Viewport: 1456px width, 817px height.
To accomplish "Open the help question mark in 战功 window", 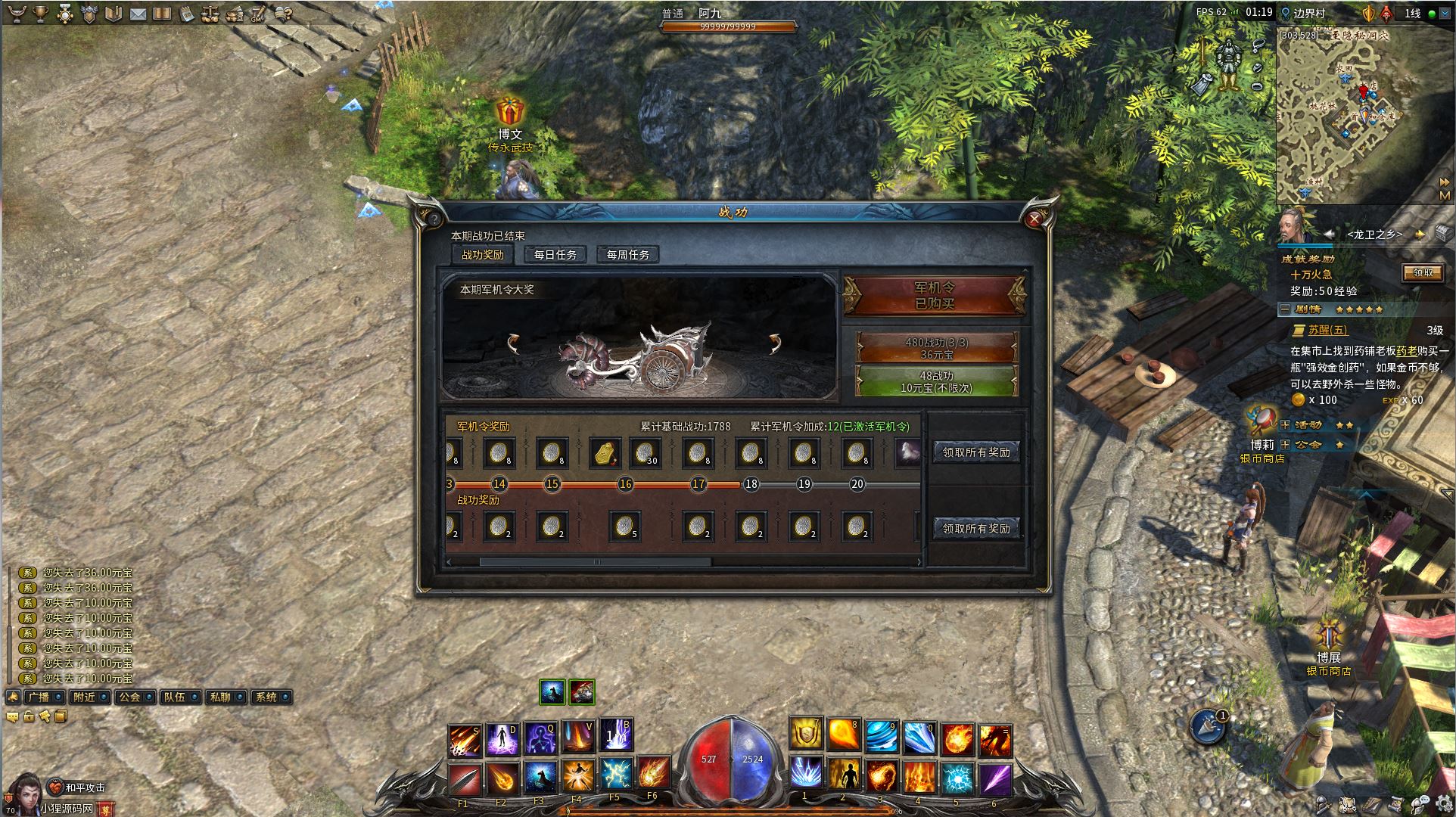I will 434,219.
